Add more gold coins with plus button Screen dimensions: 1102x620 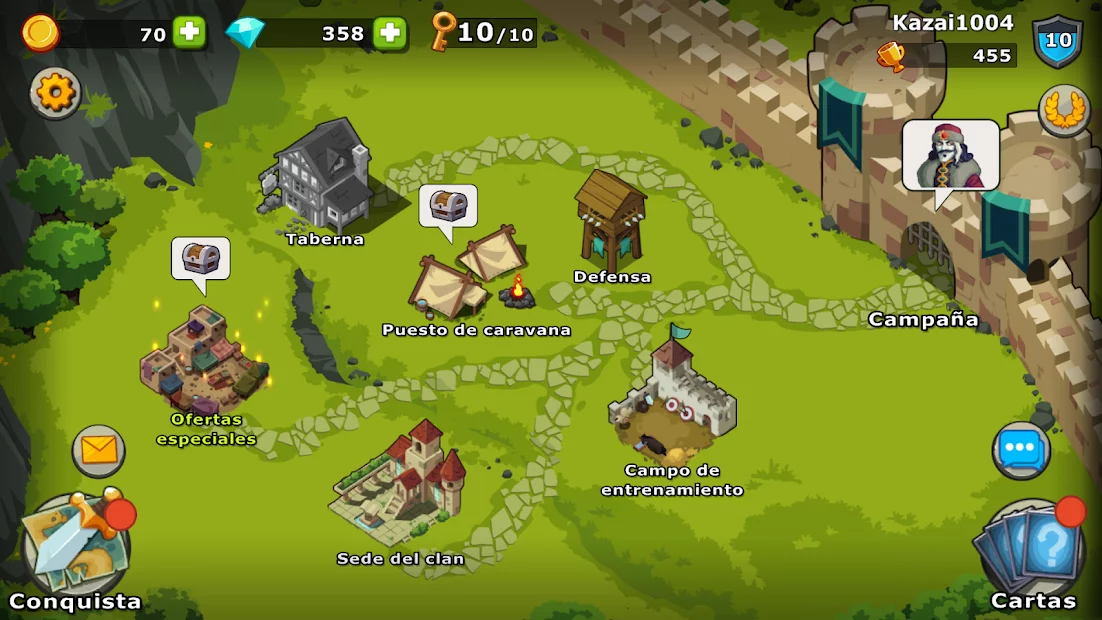(x=189, y=33)
